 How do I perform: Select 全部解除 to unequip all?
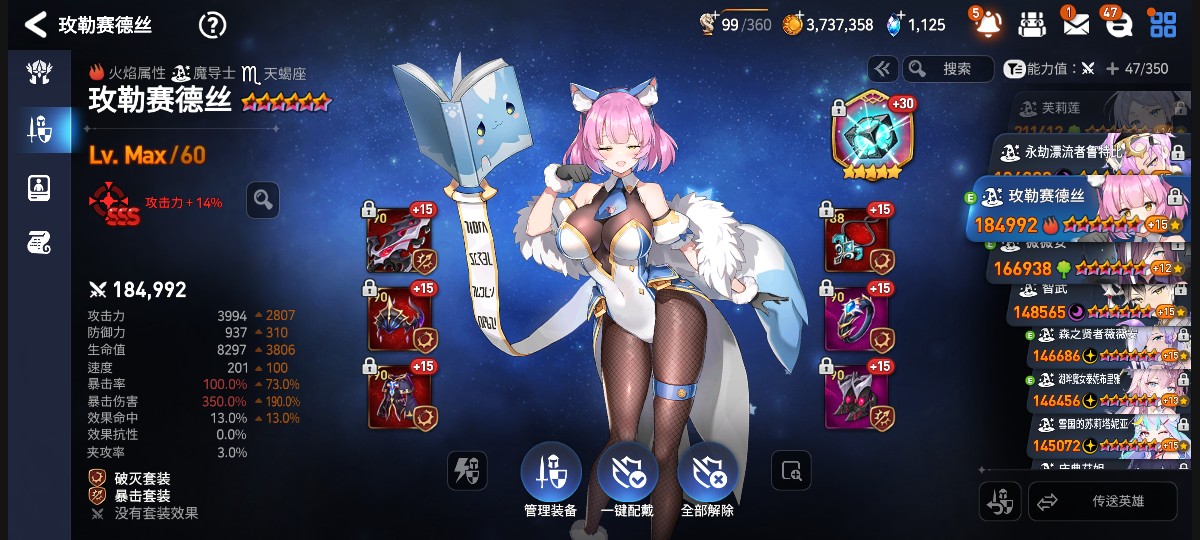click(707, 475)
